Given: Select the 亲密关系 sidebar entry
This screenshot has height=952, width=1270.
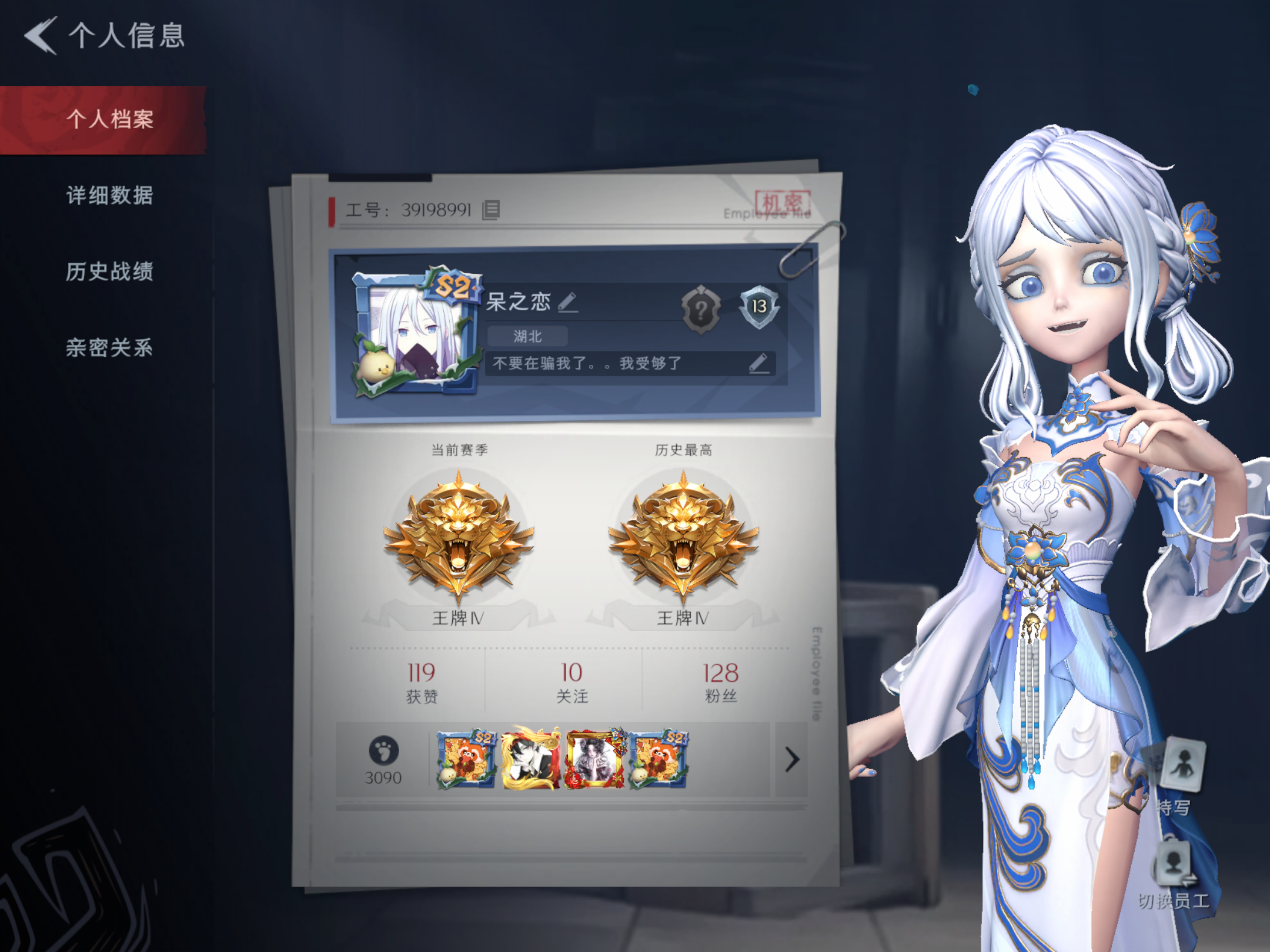Looking at the screenshot, I should click(x=109, y=347).
